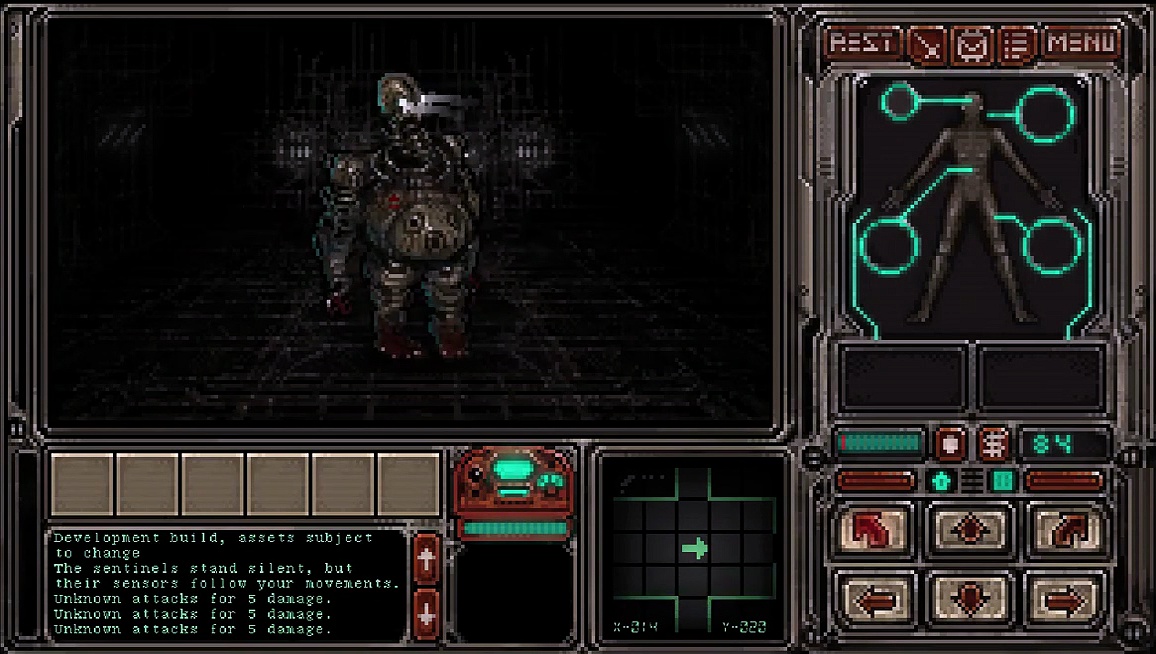Toggle the green pause indicator button
1156x654 pixels.
[x=1002, y=481]
